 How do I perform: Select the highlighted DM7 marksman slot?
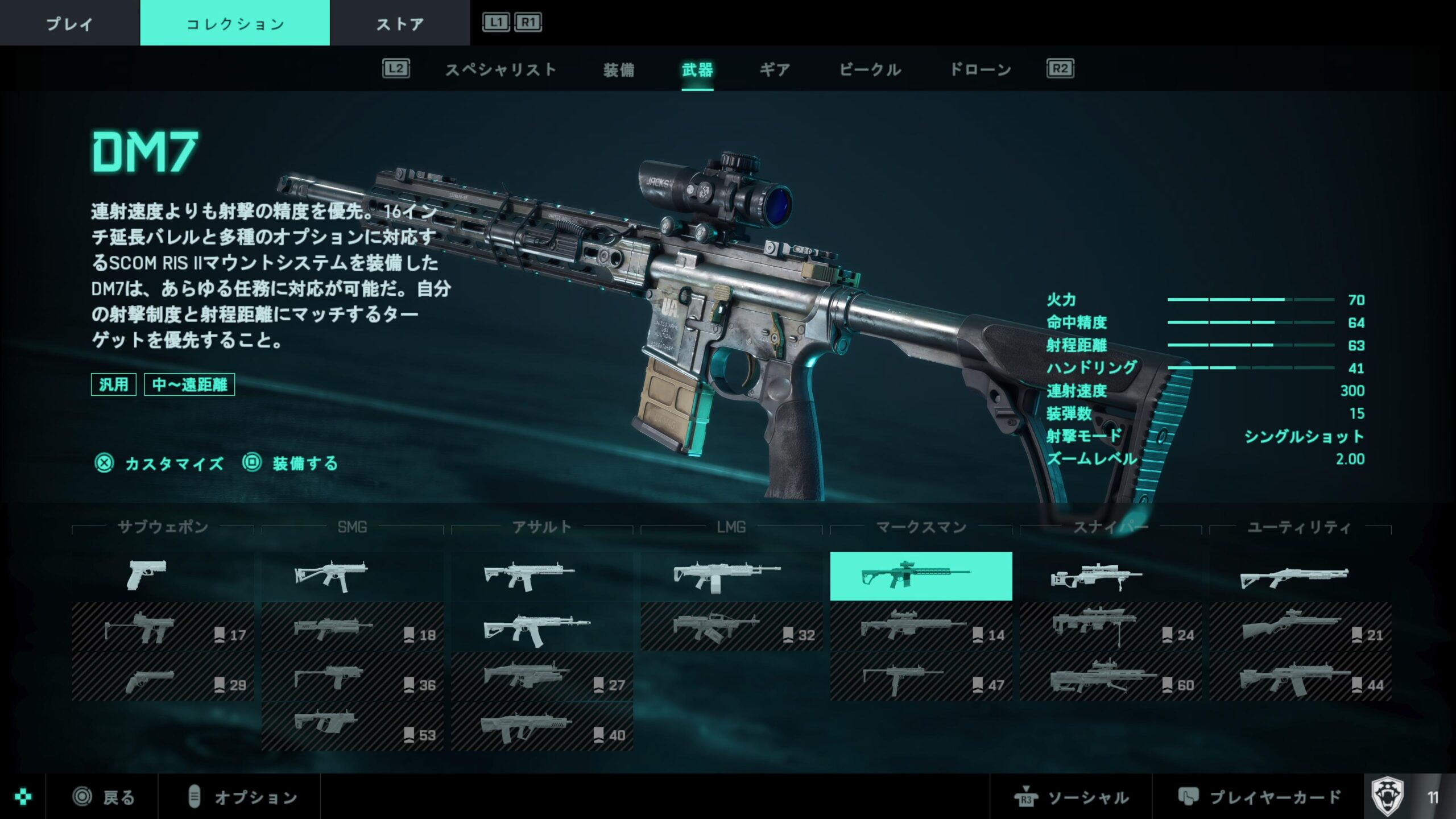tap(921, 576)
